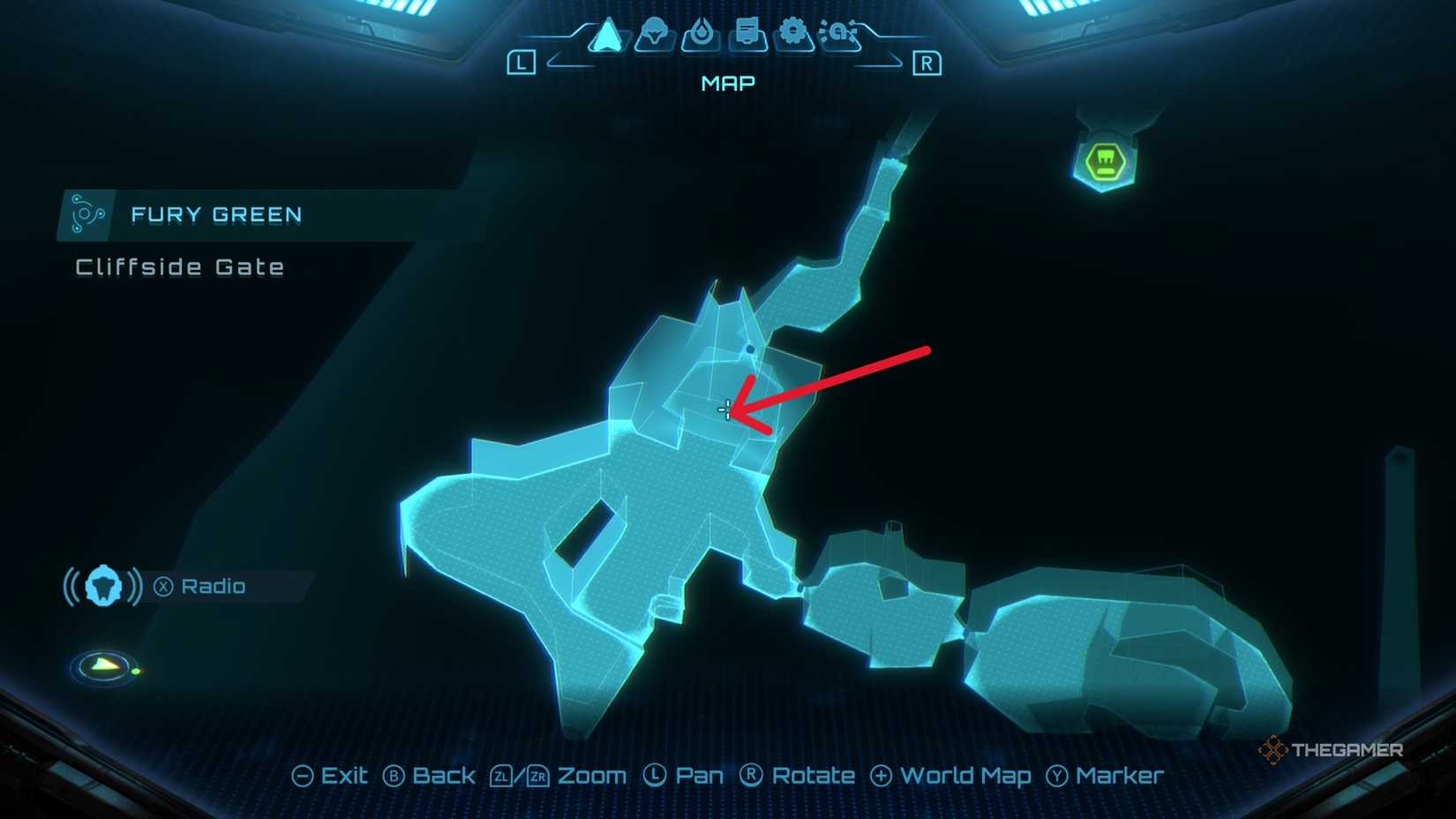Click the map cursor crosshair at arrow tip
The height and width of the screenshot is (819, 1456).
point(725,409)
